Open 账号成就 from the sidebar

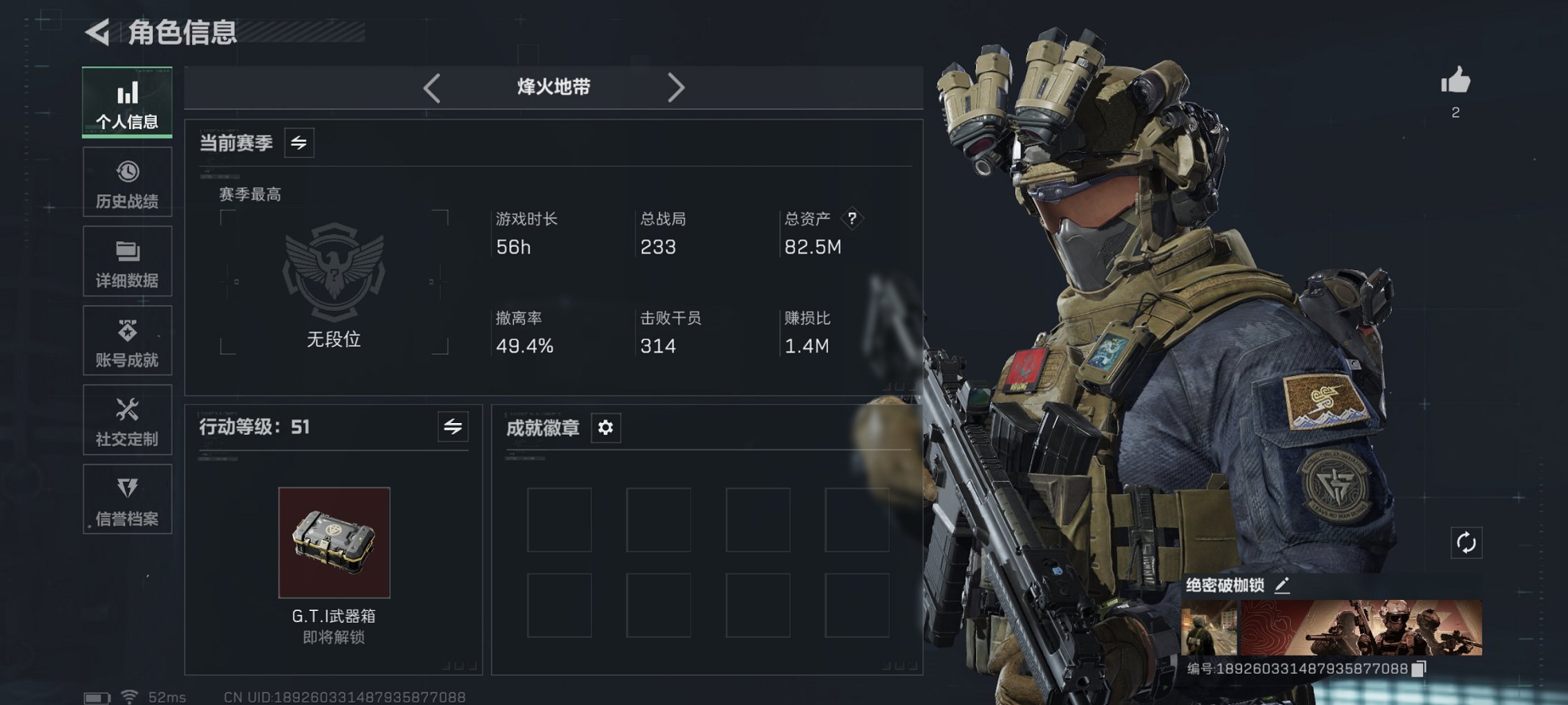pyautogui.click(x=127, y=340)
